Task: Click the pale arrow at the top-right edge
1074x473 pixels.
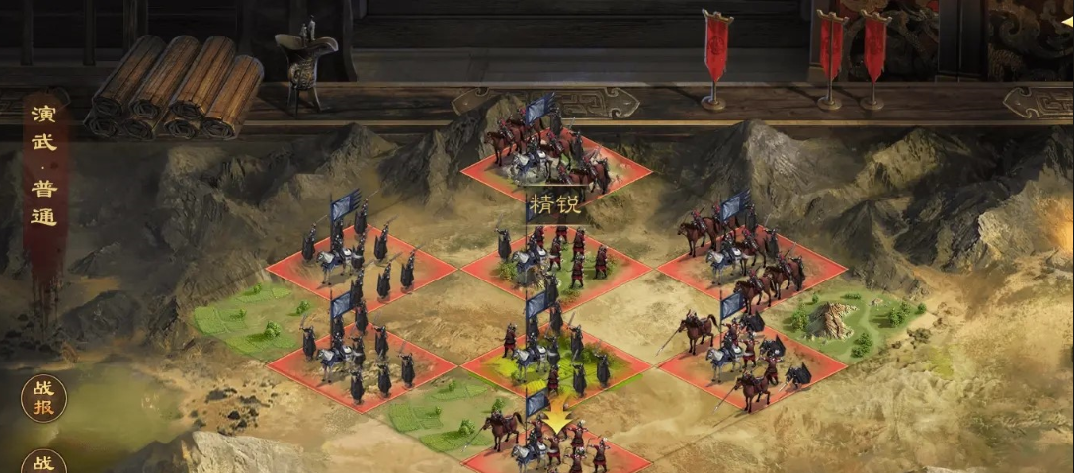Action: coord(1065,19)
